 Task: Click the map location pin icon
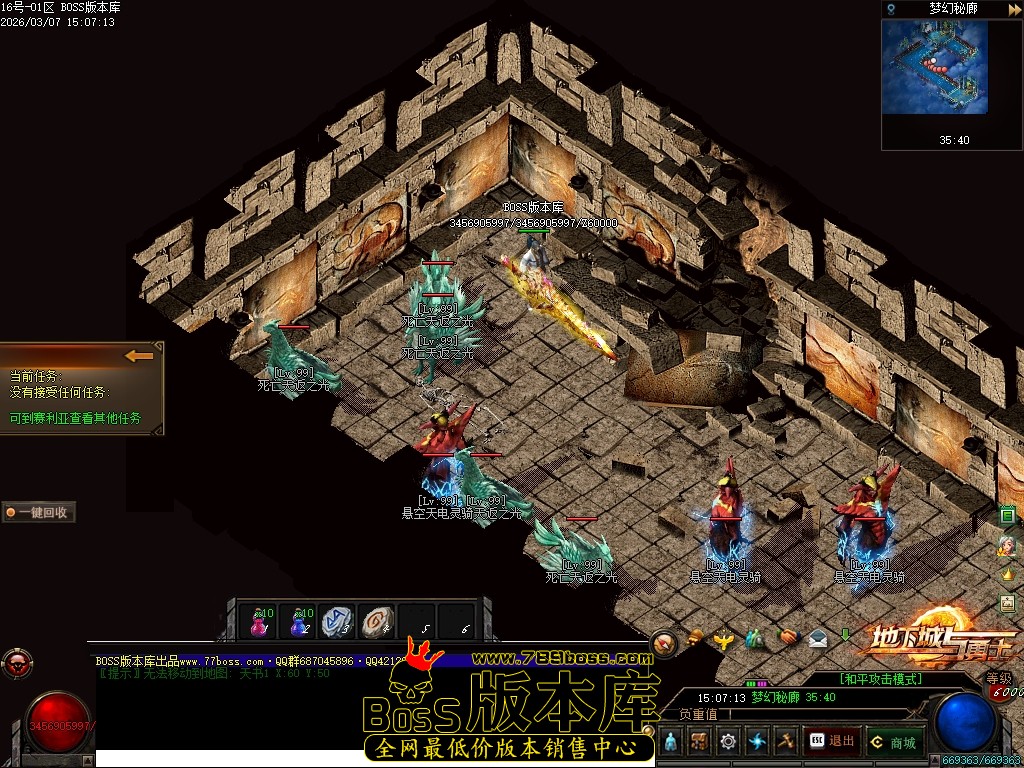(x=891, y=9)
